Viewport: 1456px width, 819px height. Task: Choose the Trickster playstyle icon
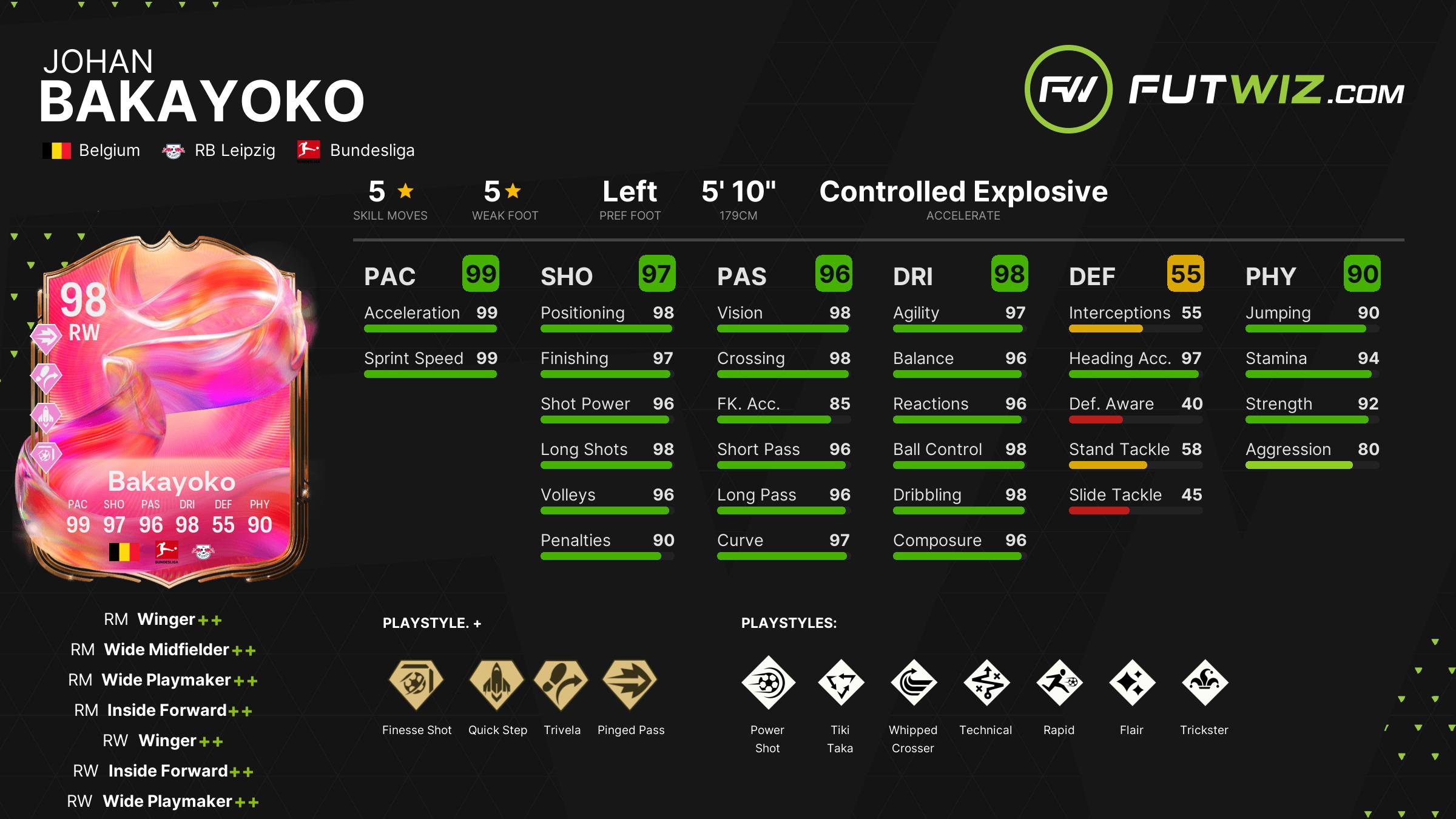1205,682
